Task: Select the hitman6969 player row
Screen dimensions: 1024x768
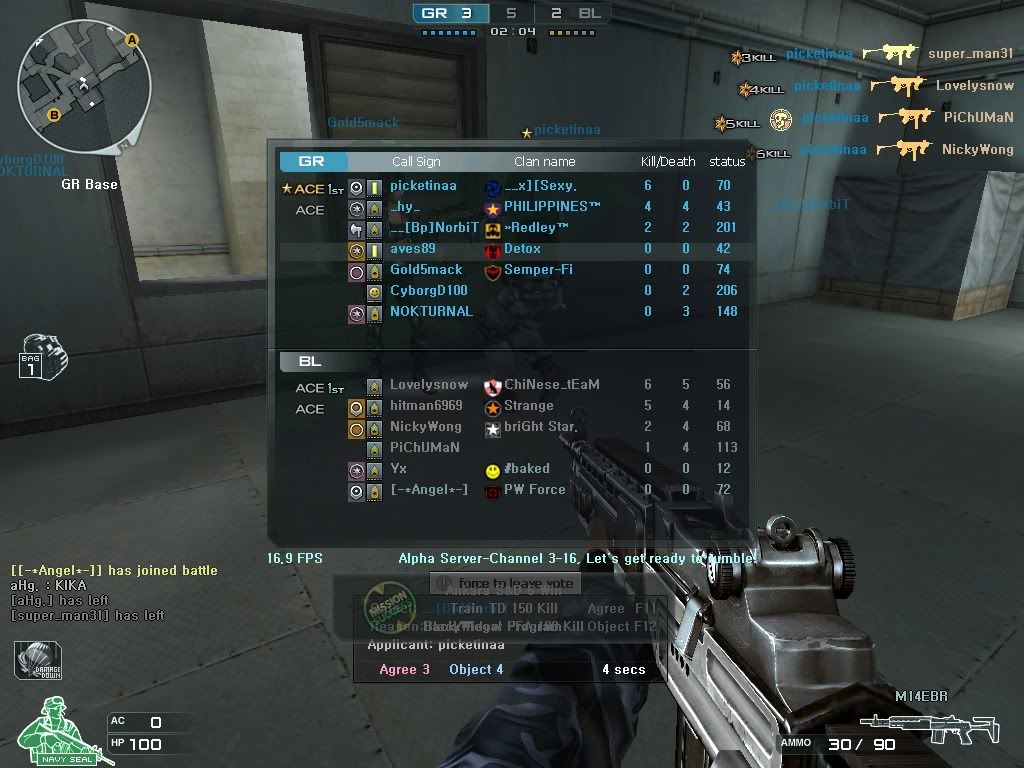Action: (426, 406)
